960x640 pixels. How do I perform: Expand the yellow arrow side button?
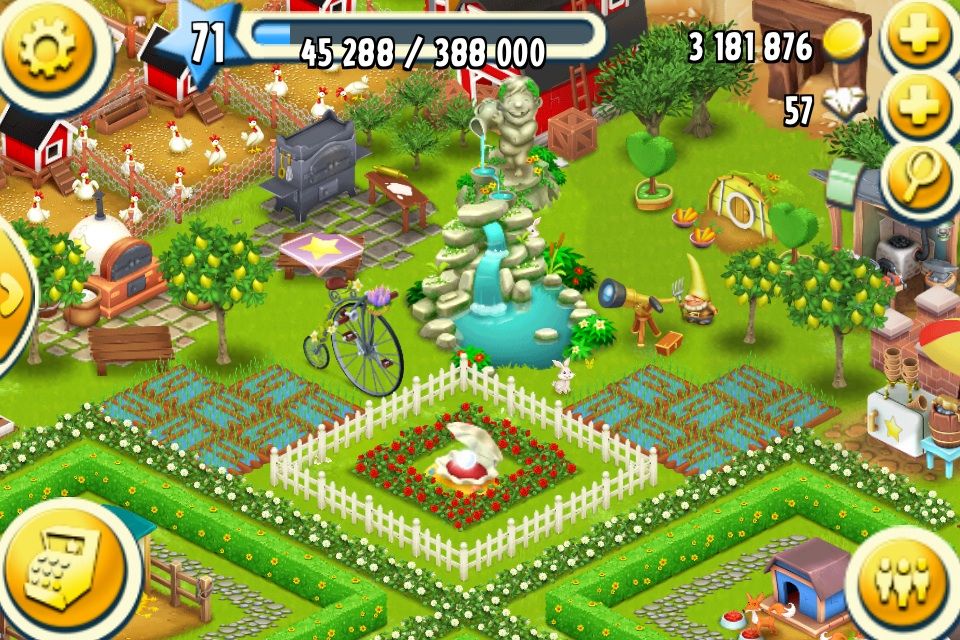click(12, 295)
